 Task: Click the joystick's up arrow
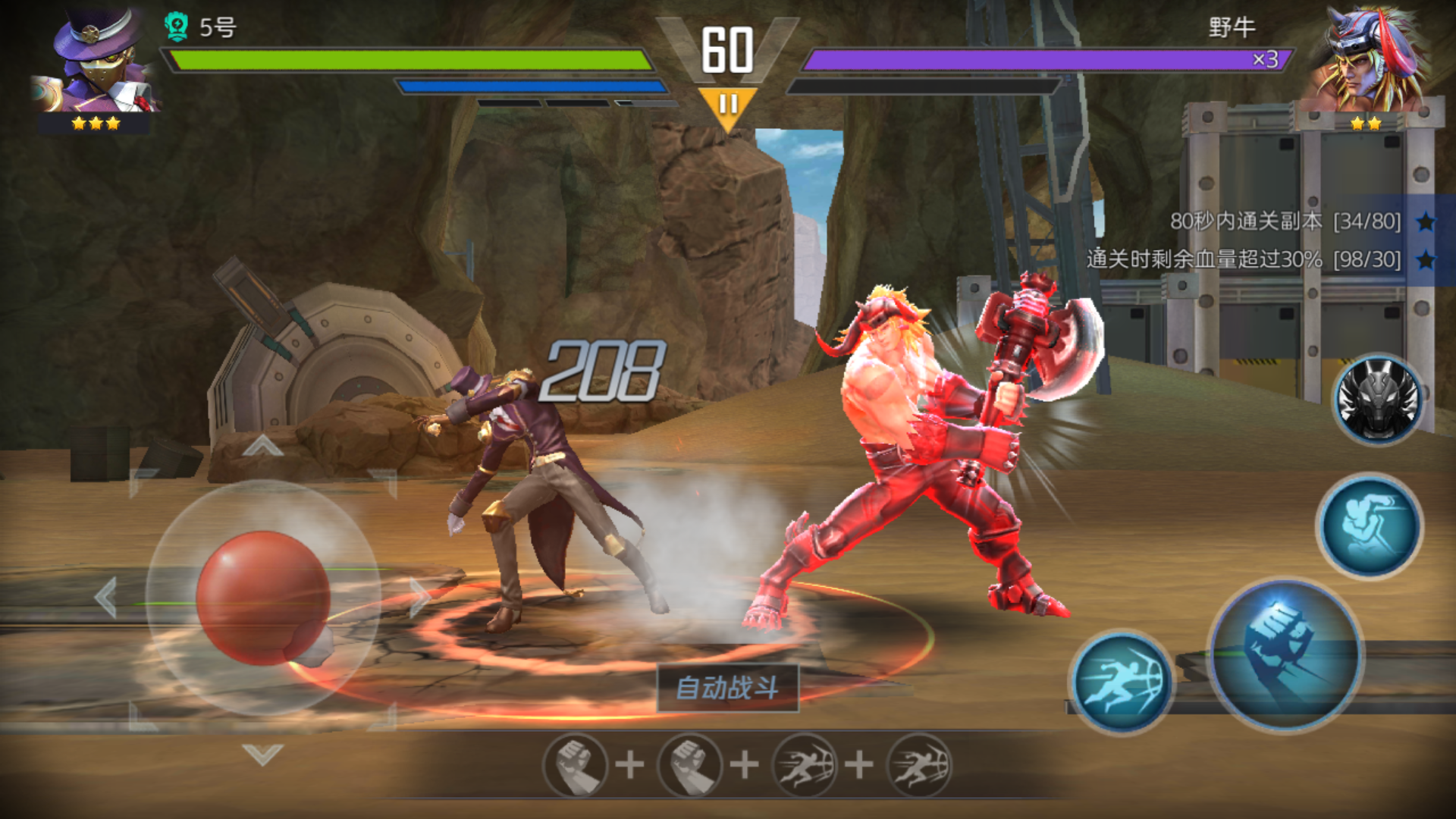263,446
